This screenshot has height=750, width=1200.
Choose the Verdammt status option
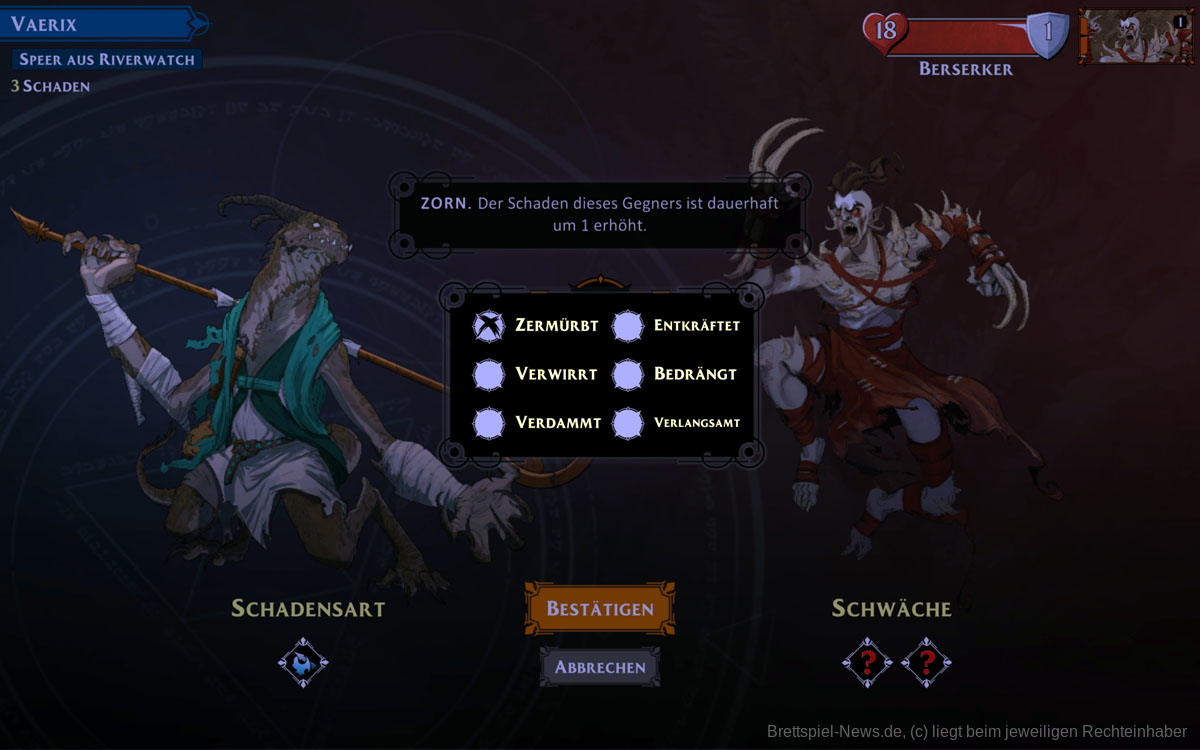(x=489, y=423)
